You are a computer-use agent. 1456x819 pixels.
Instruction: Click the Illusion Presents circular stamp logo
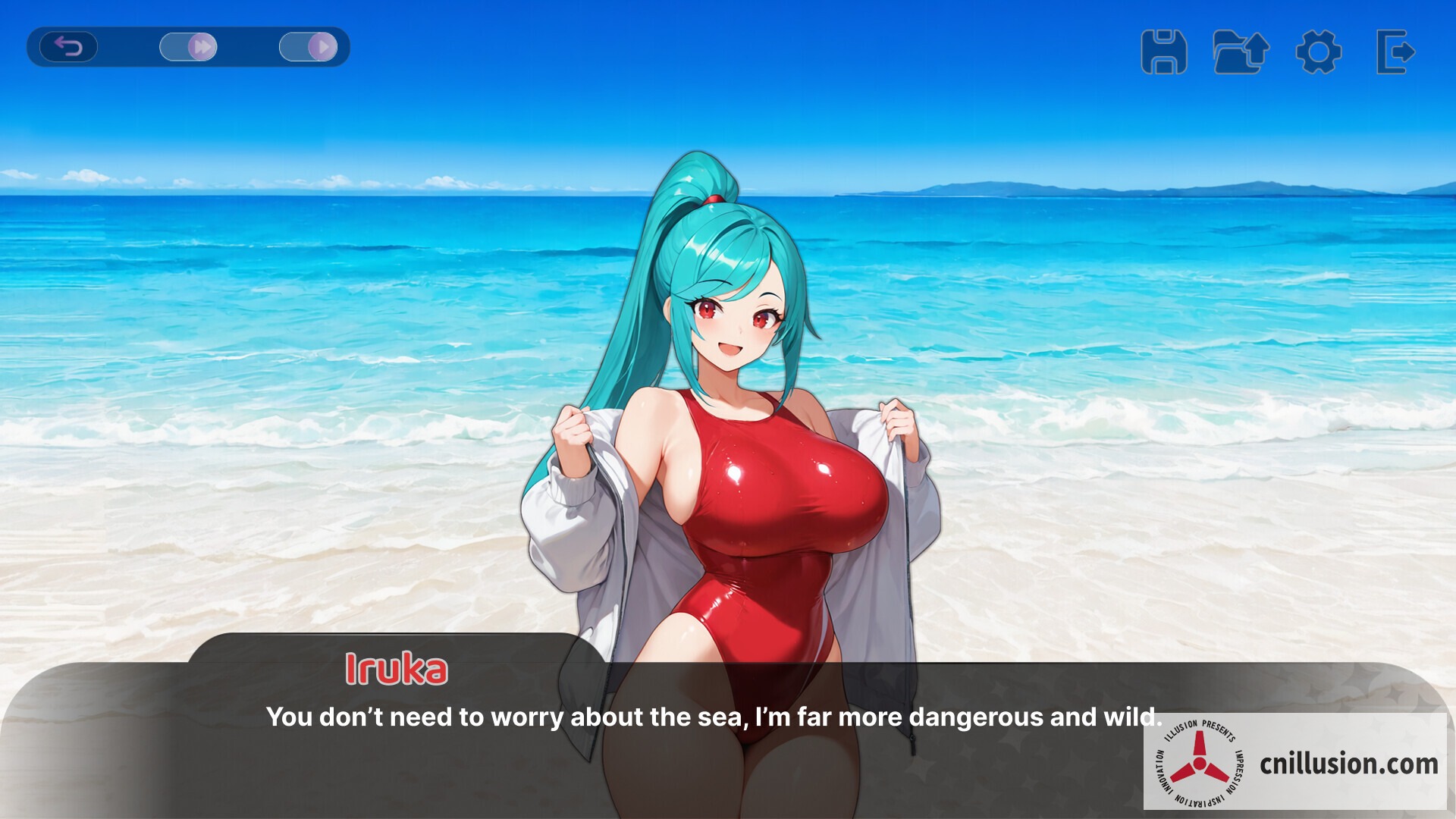point(1202,764)
